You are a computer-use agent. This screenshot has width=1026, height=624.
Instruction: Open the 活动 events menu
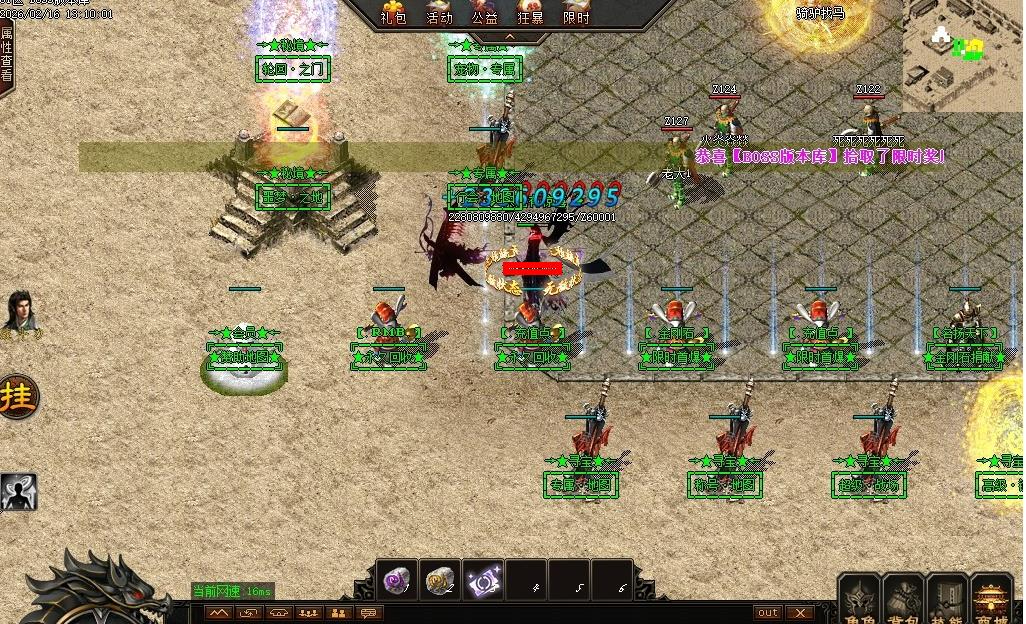coord(439,12)
